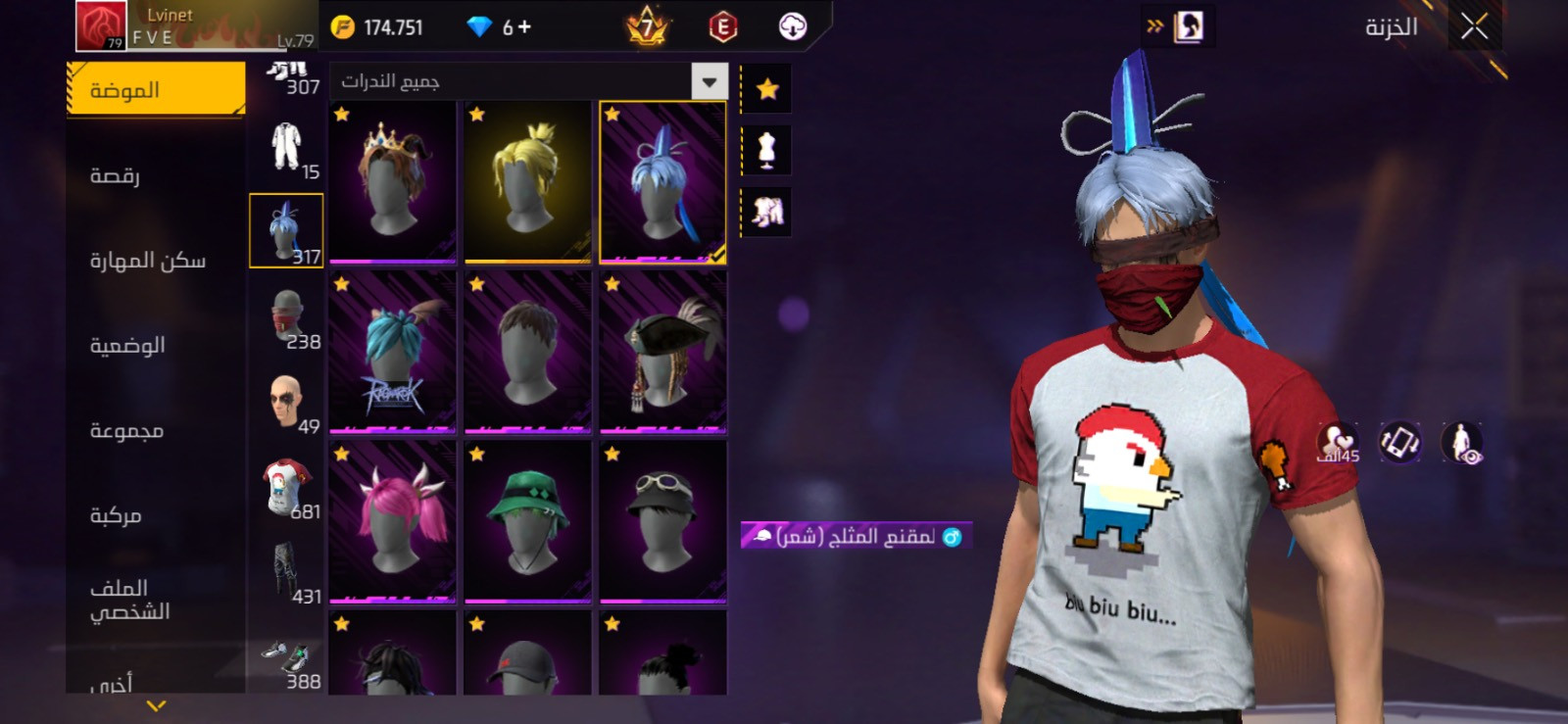Open the cloud download icon

(x=792, y=26)
